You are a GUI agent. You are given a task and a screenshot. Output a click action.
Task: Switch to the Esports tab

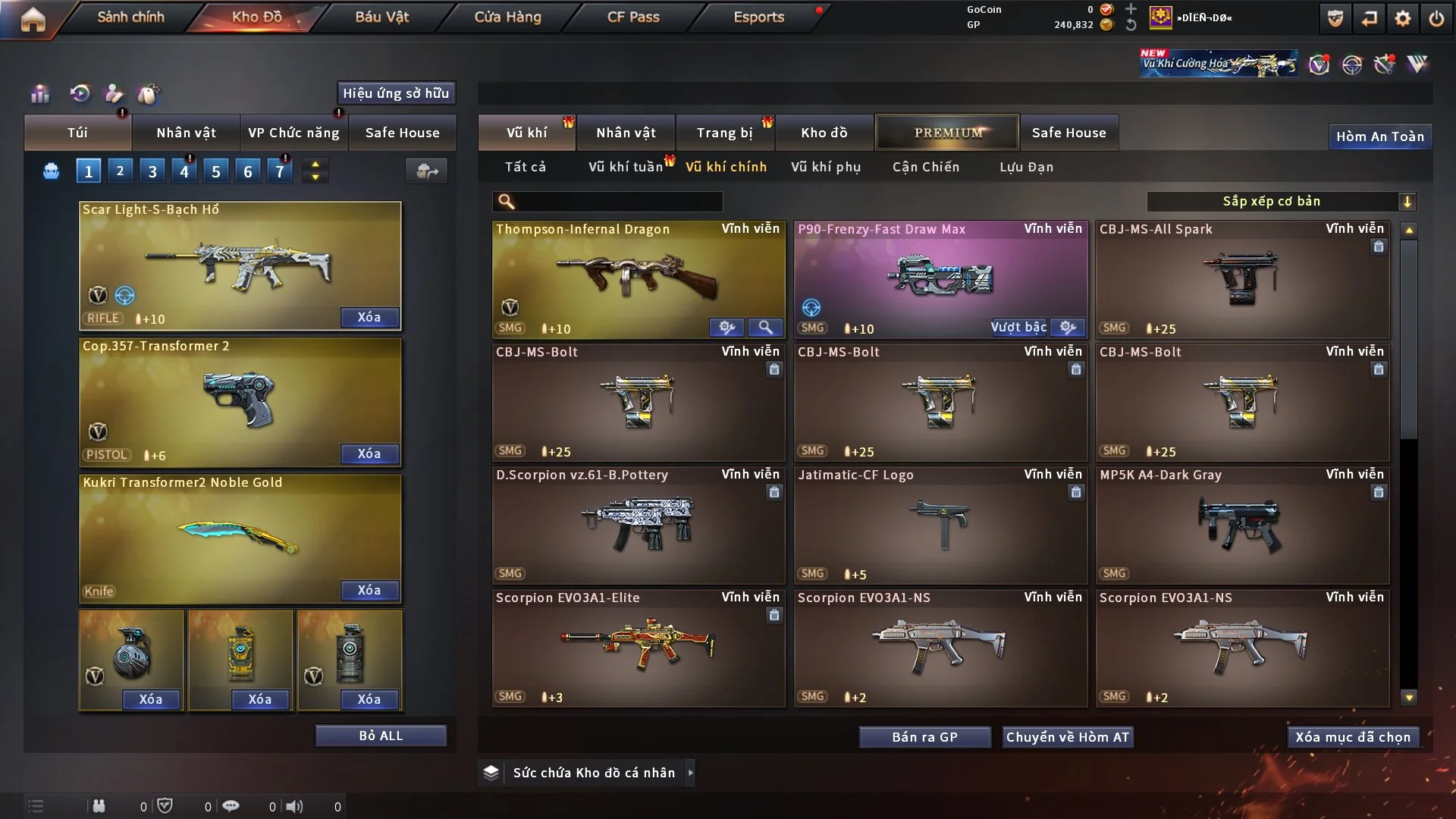click(x=758, y=17)
